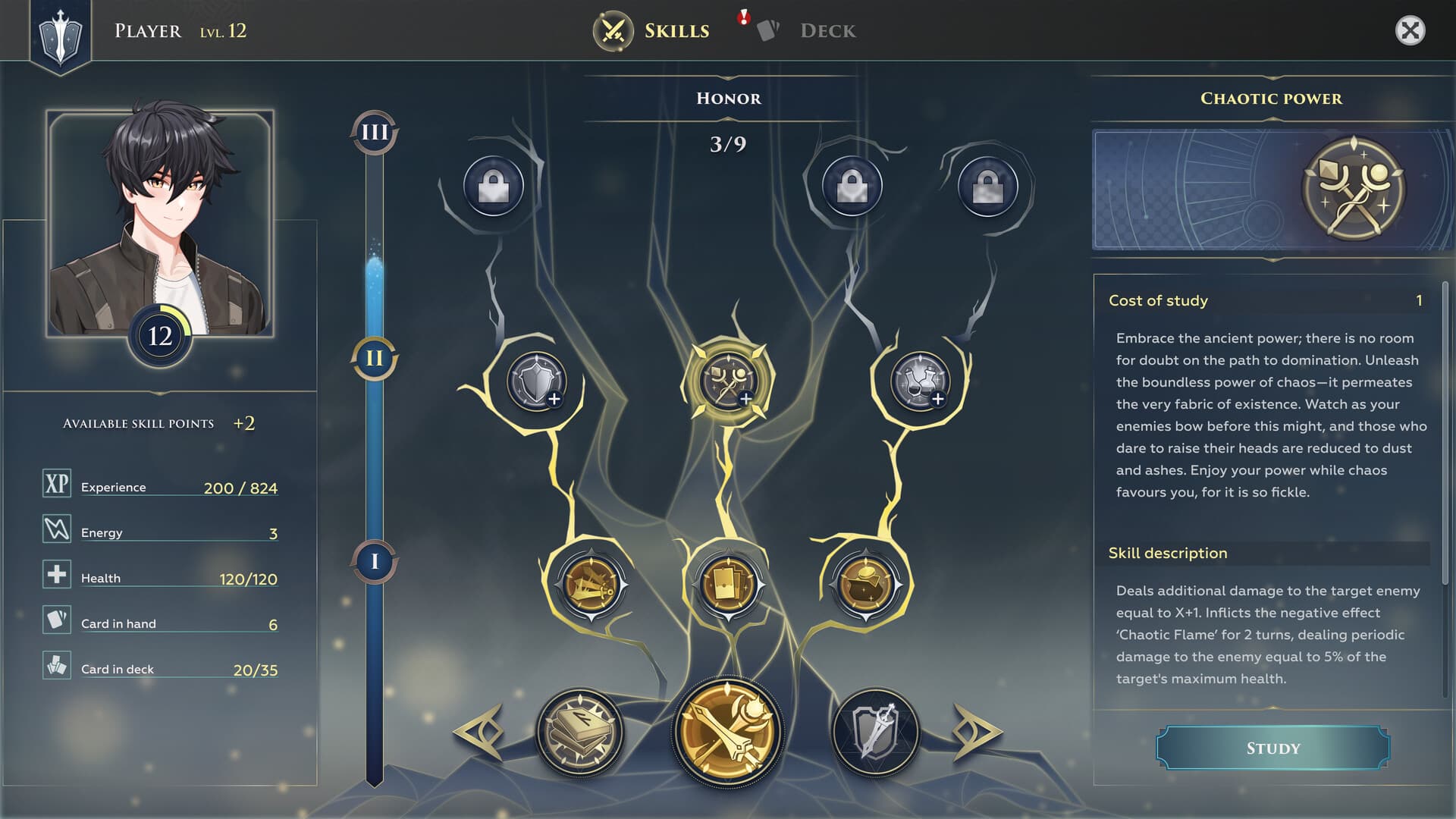Switch to the spellbook skill tree
The height and width of the screenshot is (819, 1456).
click(580, 732)
